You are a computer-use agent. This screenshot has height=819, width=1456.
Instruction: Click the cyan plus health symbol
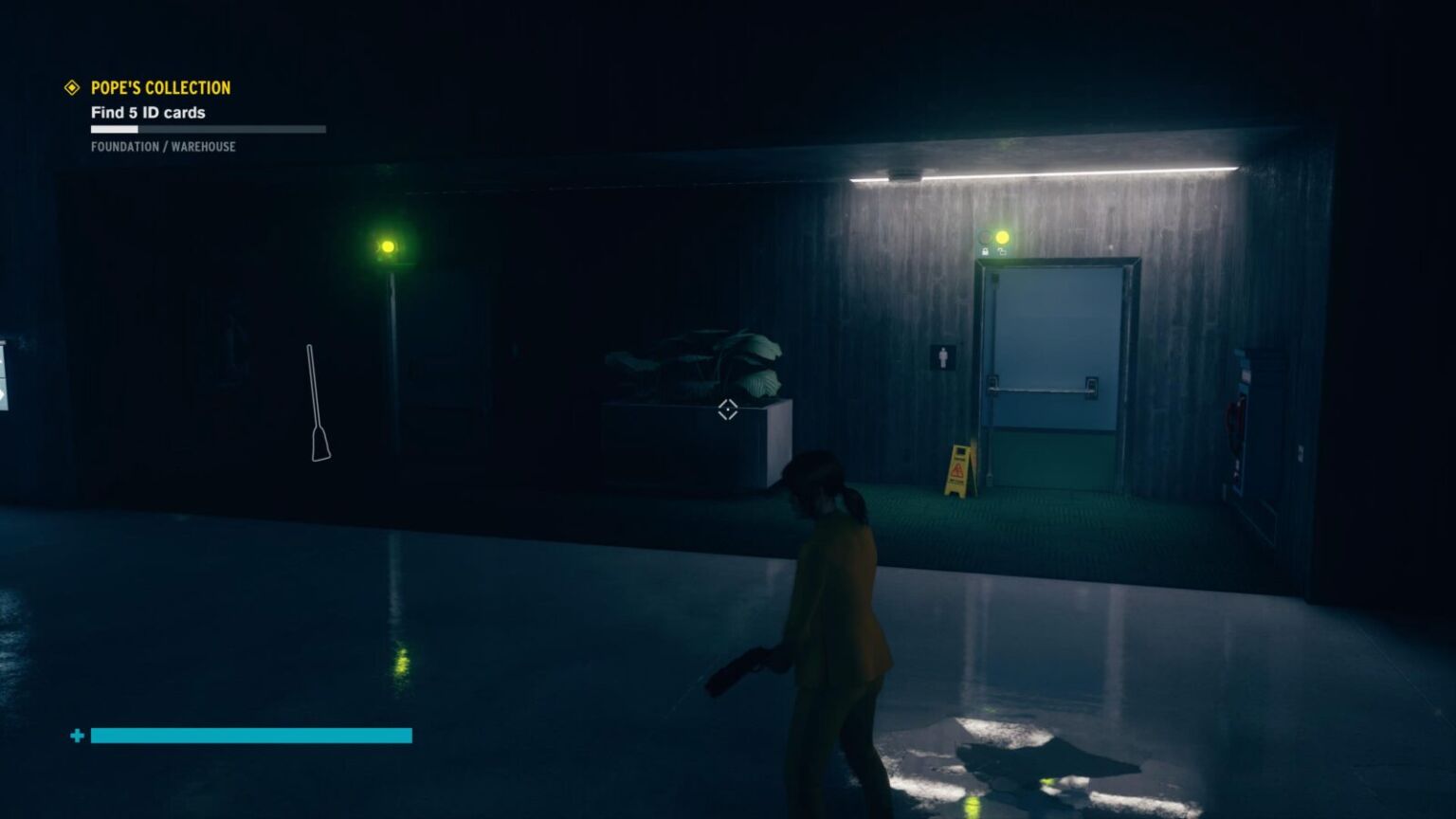point(75,735)
